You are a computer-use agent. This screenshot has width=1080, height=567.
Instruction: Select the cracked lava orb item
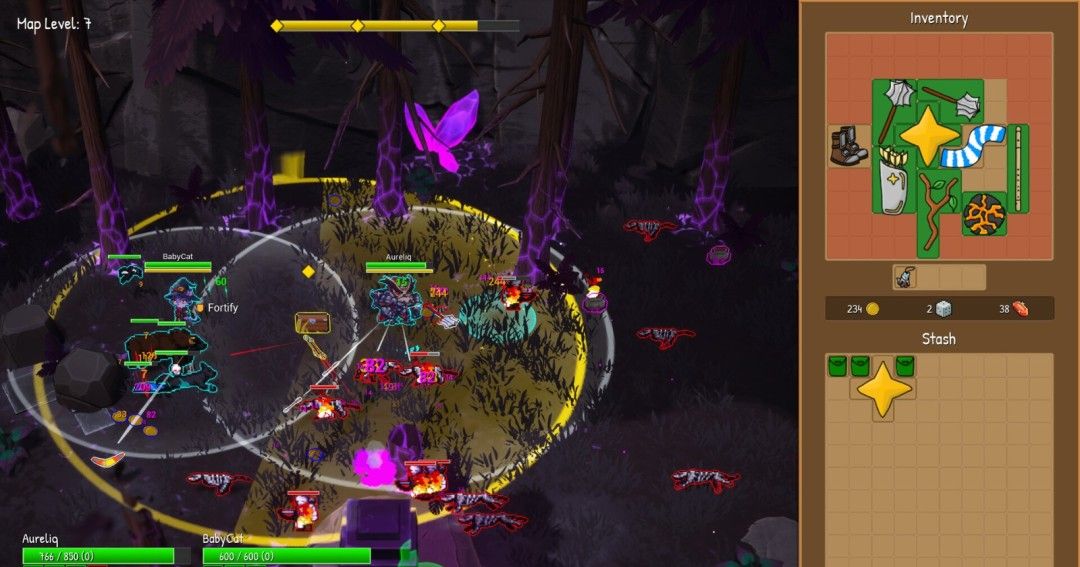983,214
